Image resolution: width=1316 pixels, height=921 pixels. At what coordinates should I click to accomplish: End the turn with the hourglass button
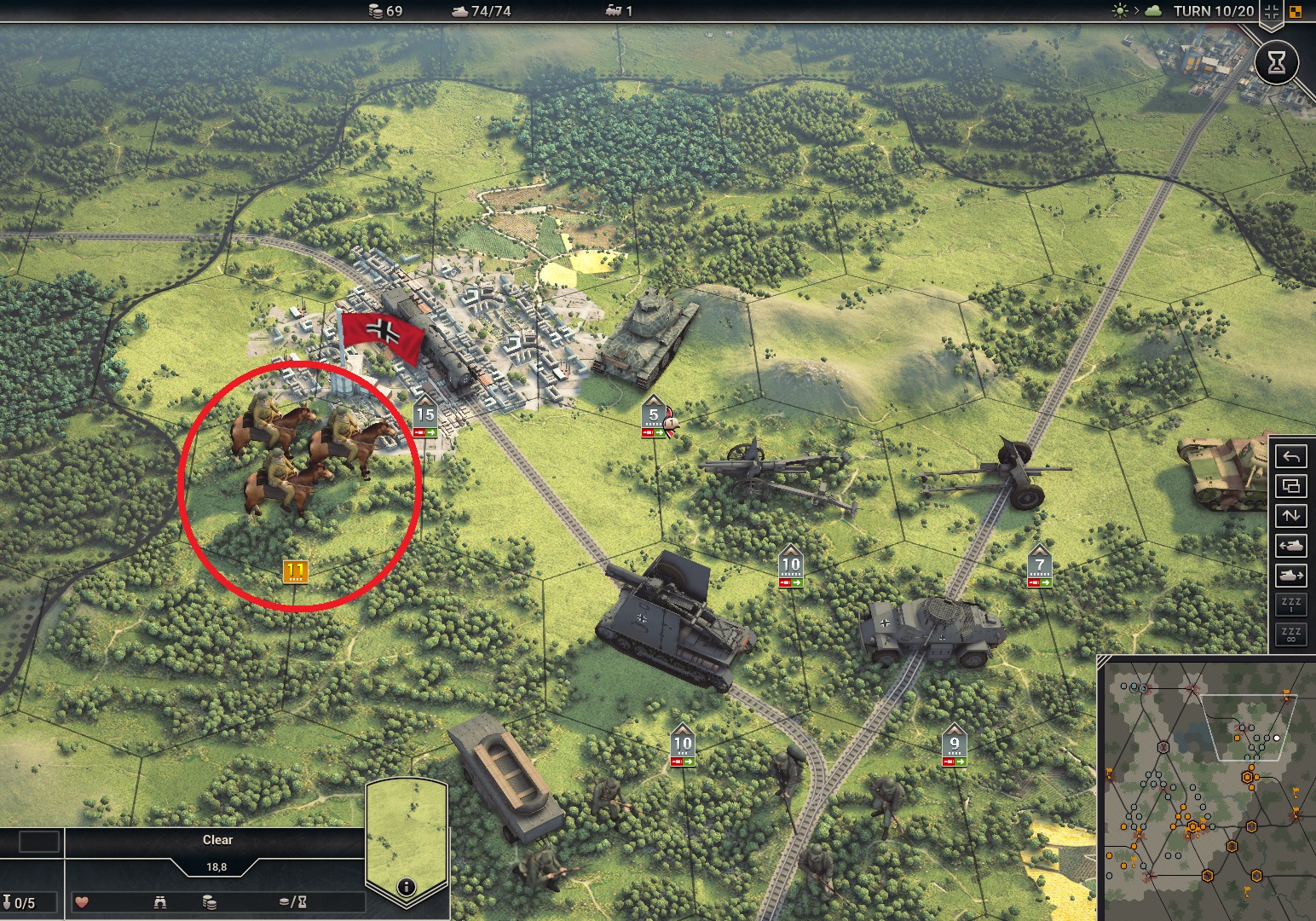point(1276,63)
